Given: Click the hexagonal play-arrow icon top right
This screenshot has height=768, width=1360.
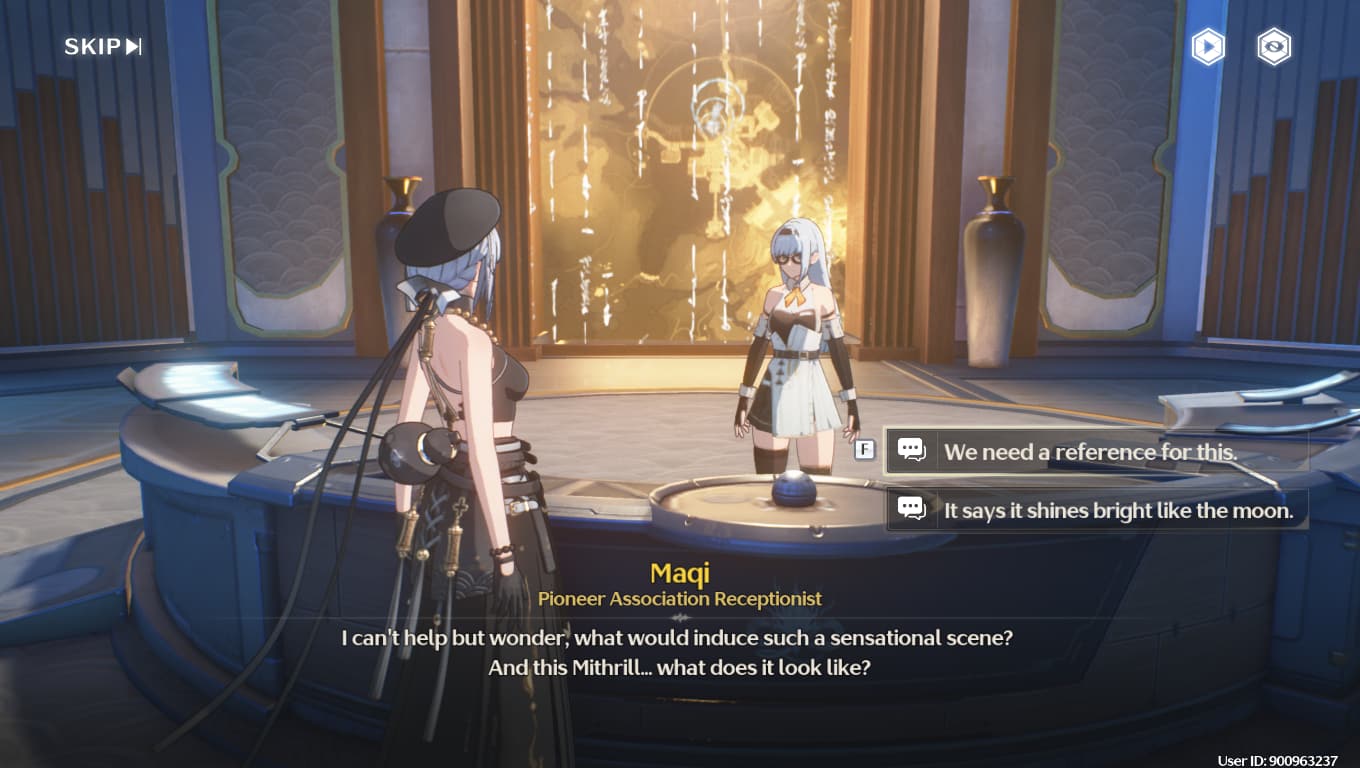Looking at the screenshot, I should (1208, 46).
